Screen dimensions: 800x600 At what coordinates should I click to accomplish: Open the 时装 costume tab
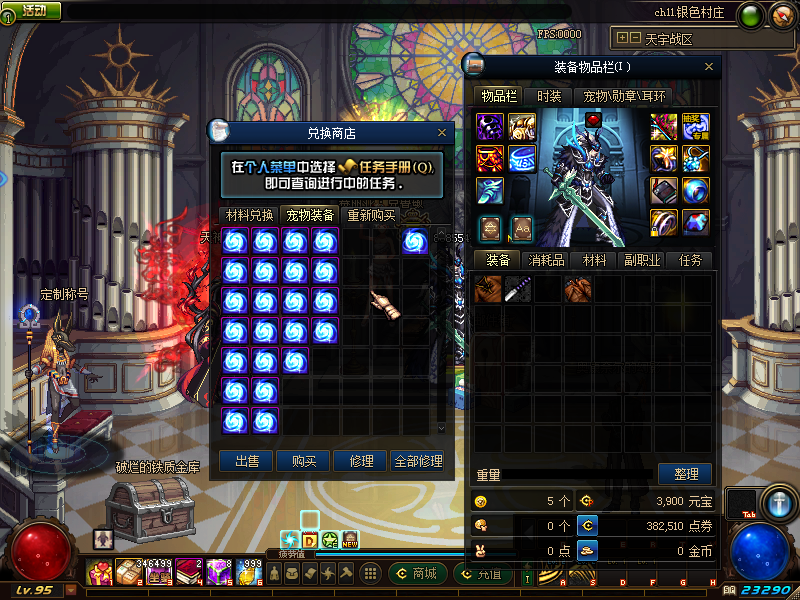pyautogui.click(x=548, y=97)
